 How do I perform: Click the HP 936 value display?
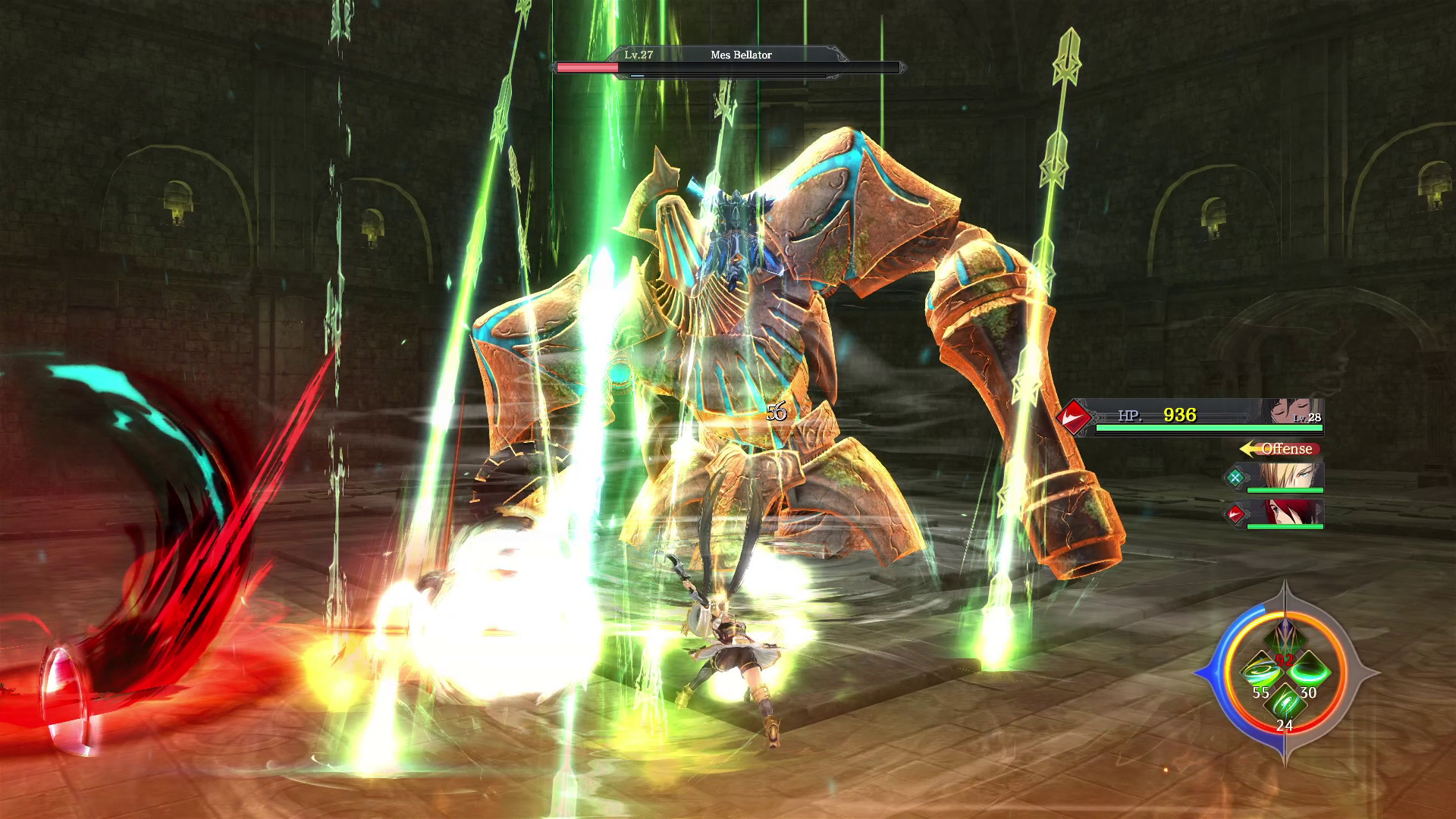click(x=1181, y=415)
